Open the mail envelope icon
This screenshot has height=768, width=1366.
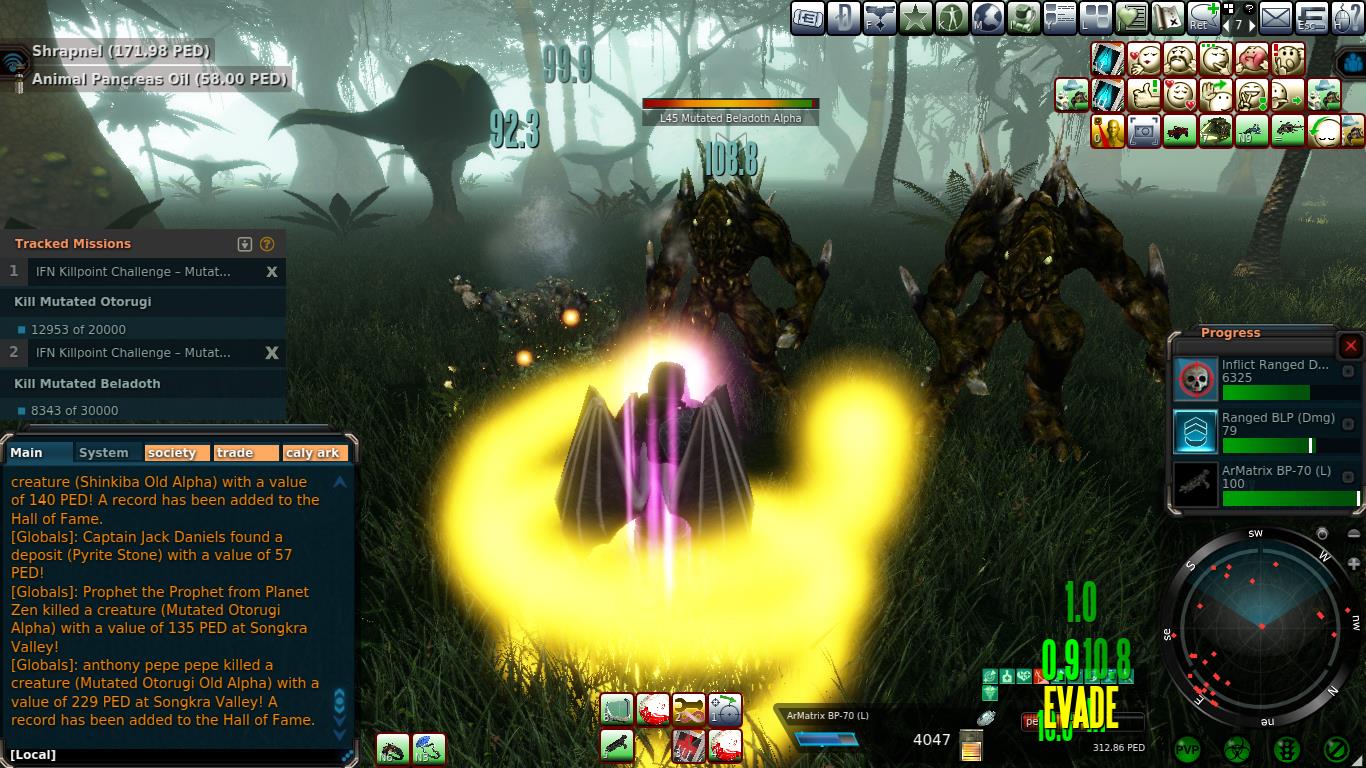coord(1275,17)
